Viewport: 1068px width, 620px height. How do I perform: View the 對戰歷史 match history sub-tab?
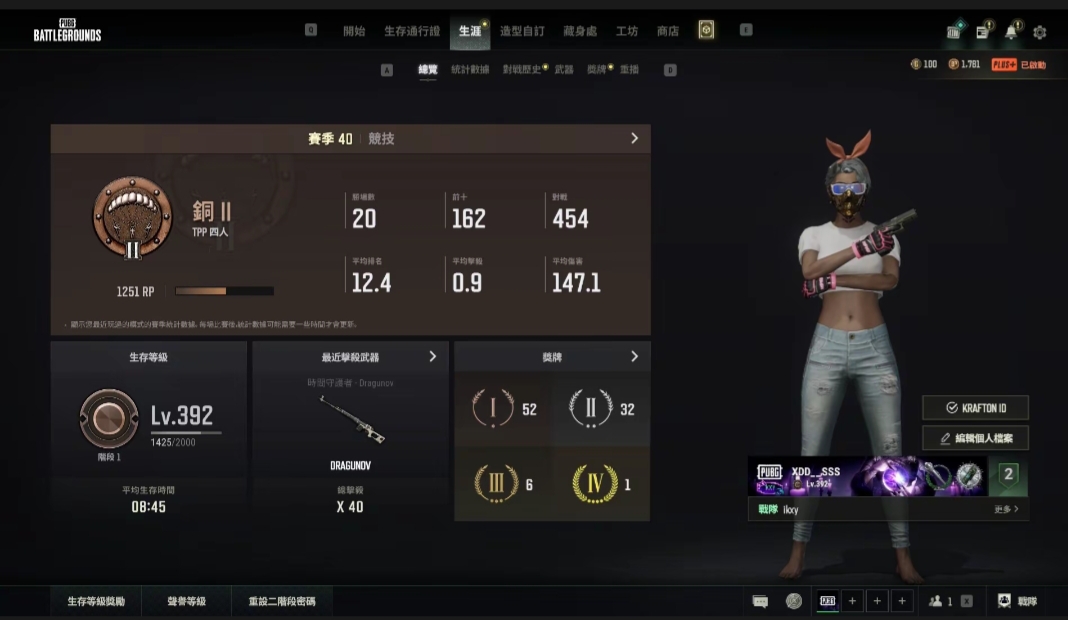(522, 70)
